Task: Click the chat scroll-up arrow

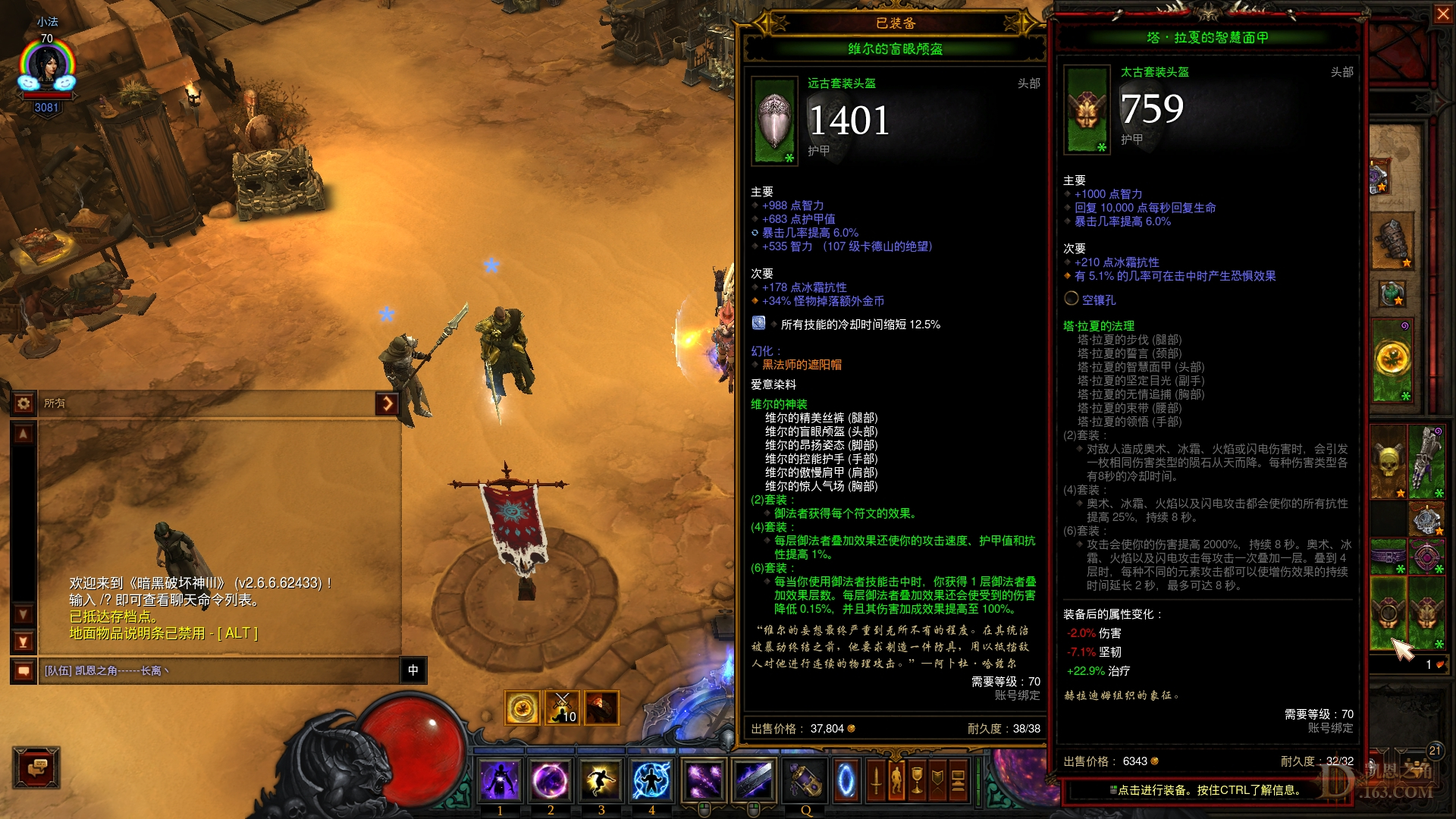Action: coord(23,434)
